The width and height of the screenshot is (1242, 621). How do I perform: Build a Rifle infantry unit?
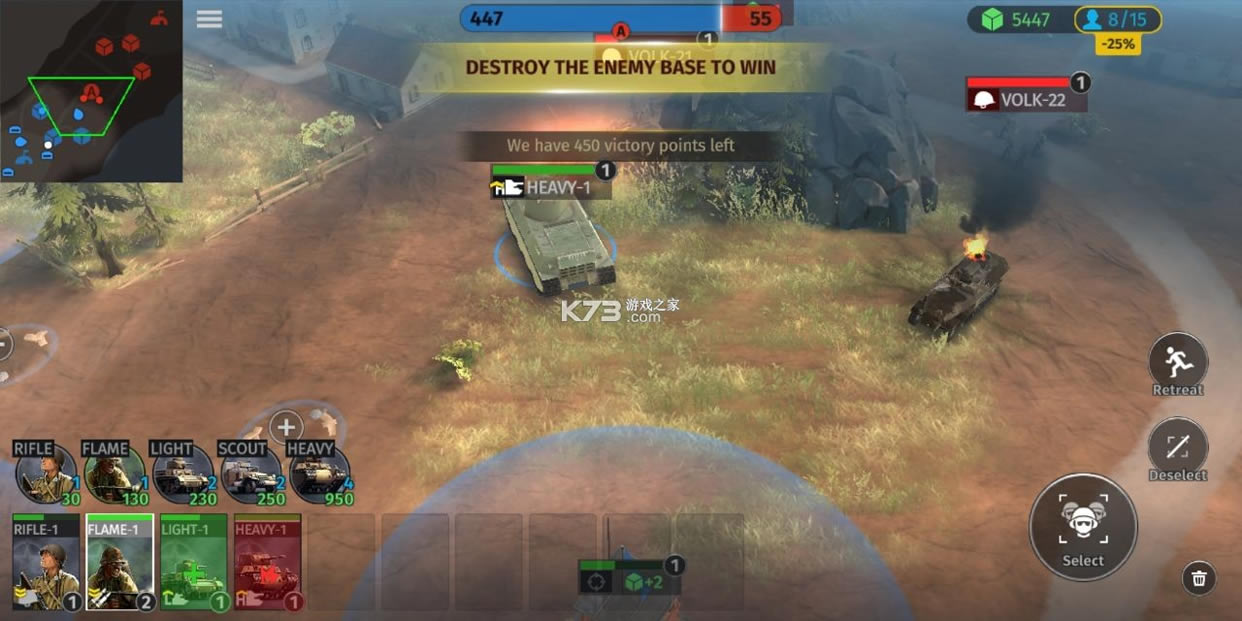[46, 474]
